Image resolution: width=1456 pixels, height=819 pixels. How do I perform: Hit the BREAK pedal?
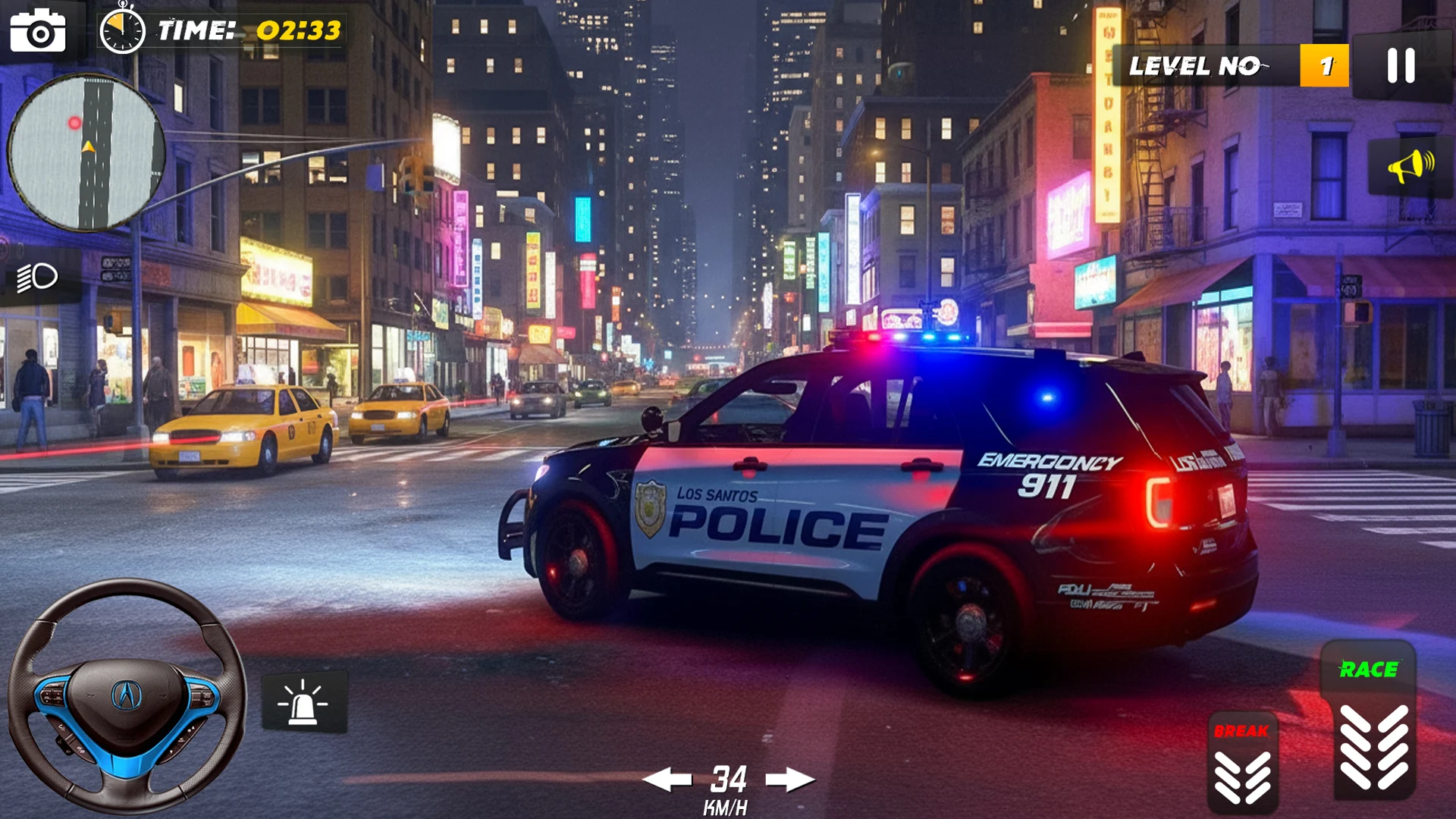point(1242,764)
